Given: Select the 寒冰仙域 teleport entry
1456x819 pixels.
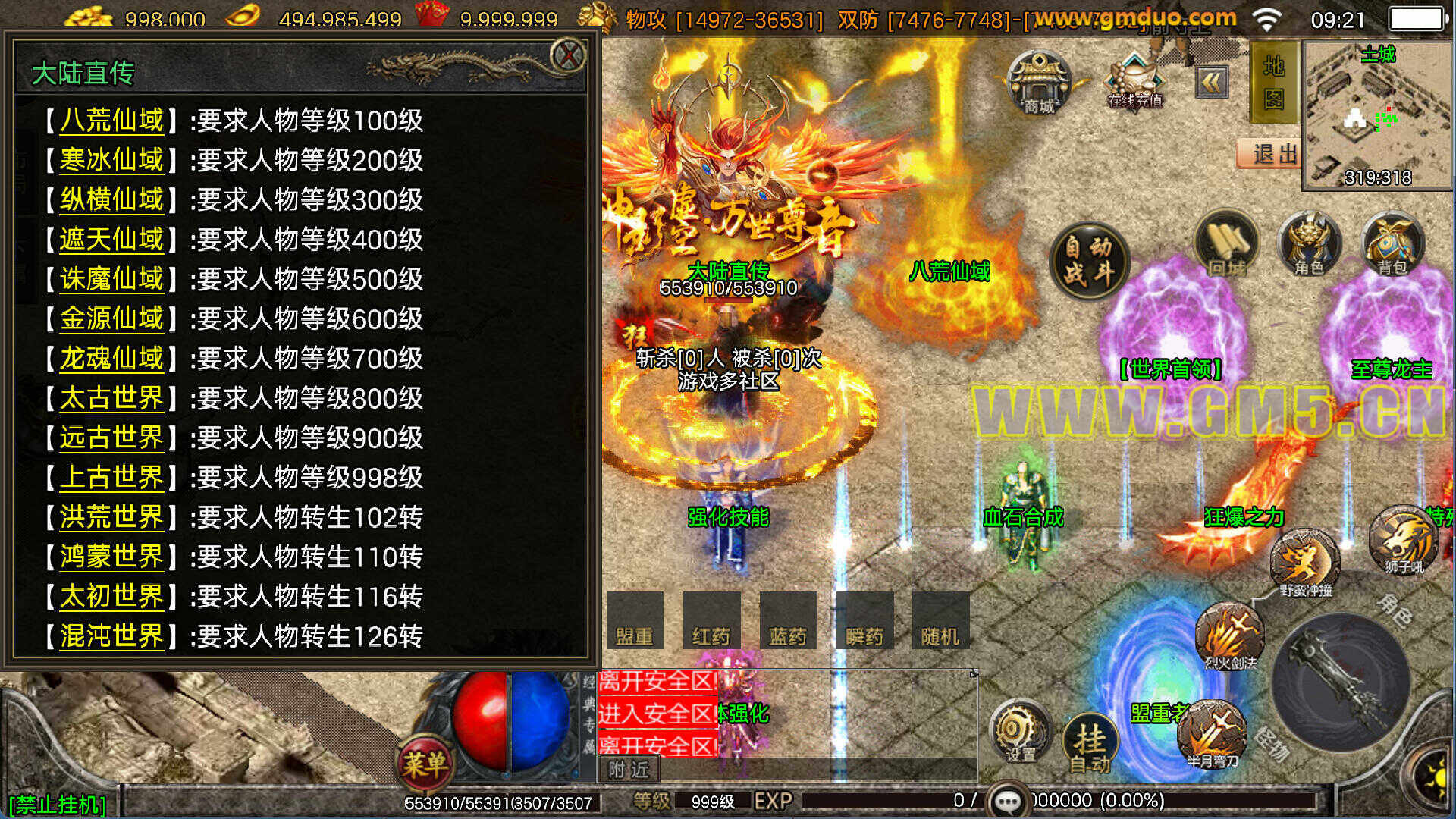Looking at the screenshot, I should [111, 160].
